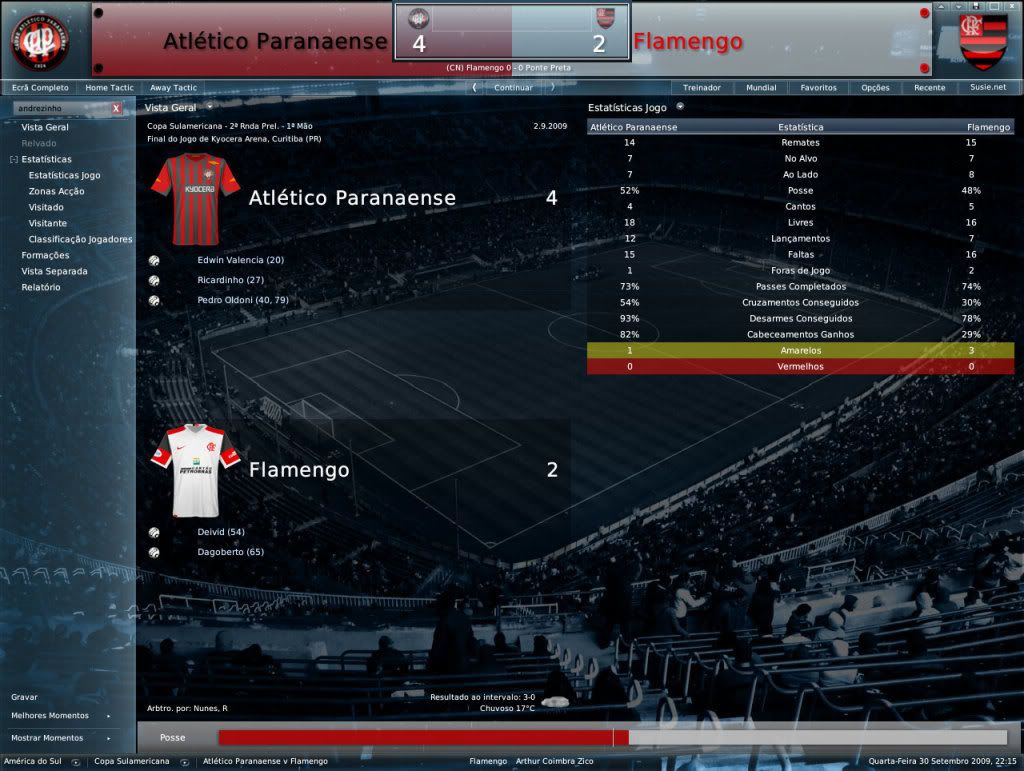Open the Opções menu
1024x771 pixels.
tap(875, 88)
